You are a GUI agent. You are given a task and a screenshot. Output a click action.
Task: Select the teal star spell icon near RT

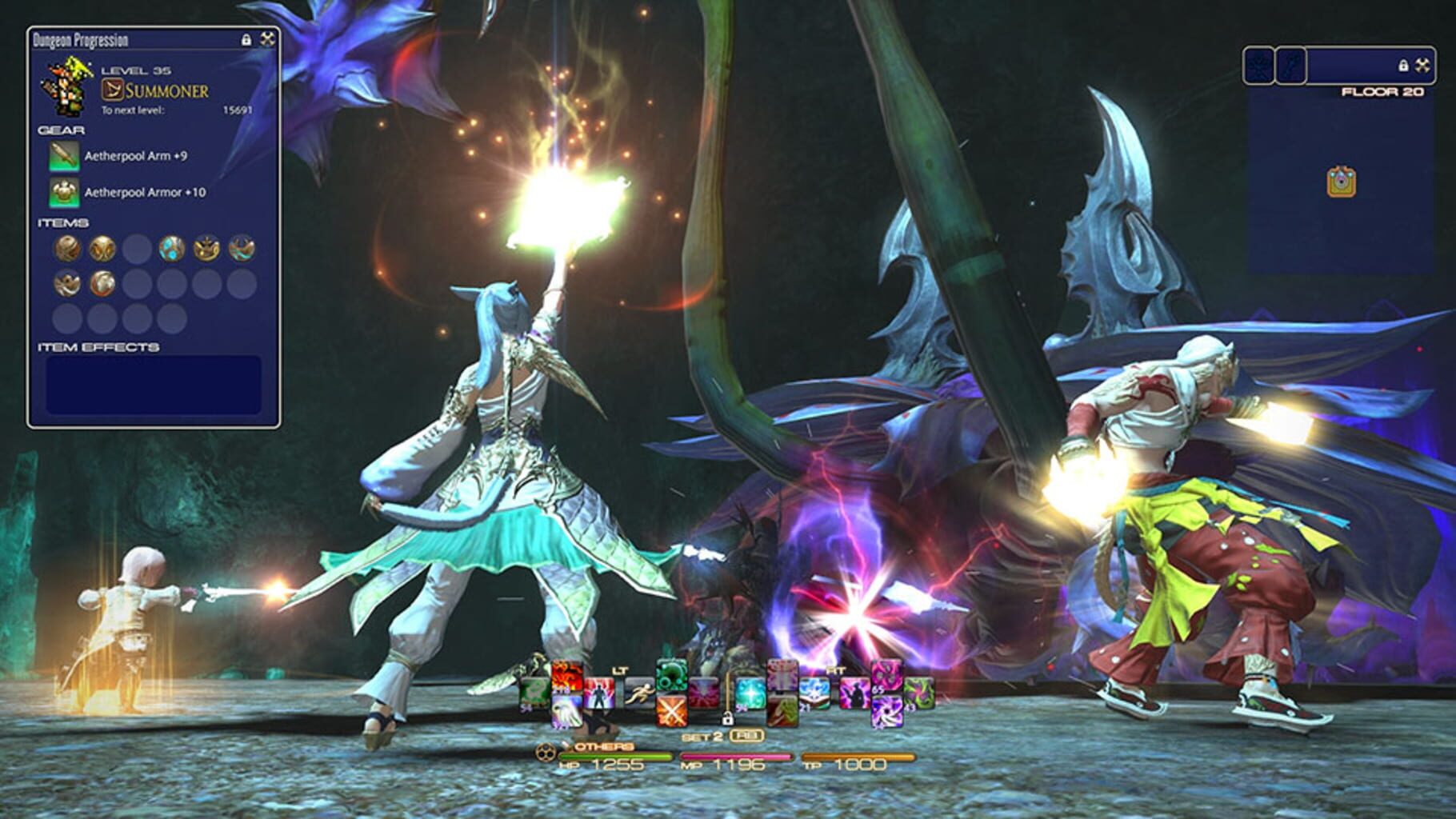(750, 694)
